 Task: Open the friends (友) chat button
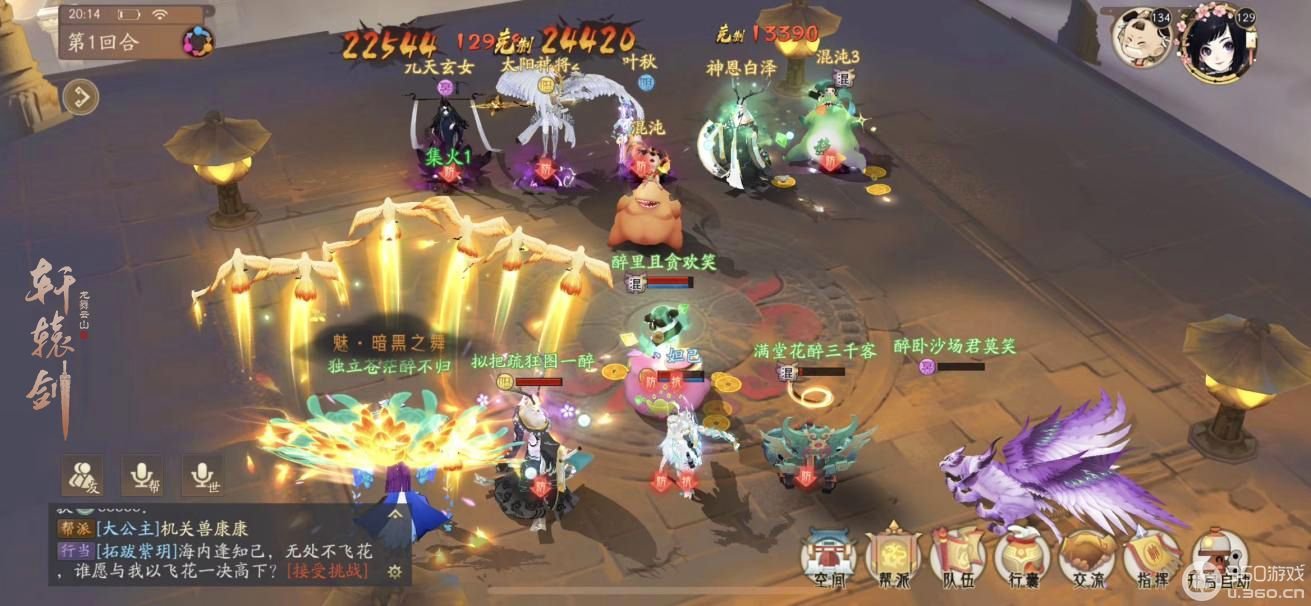[x=82, y=477]
